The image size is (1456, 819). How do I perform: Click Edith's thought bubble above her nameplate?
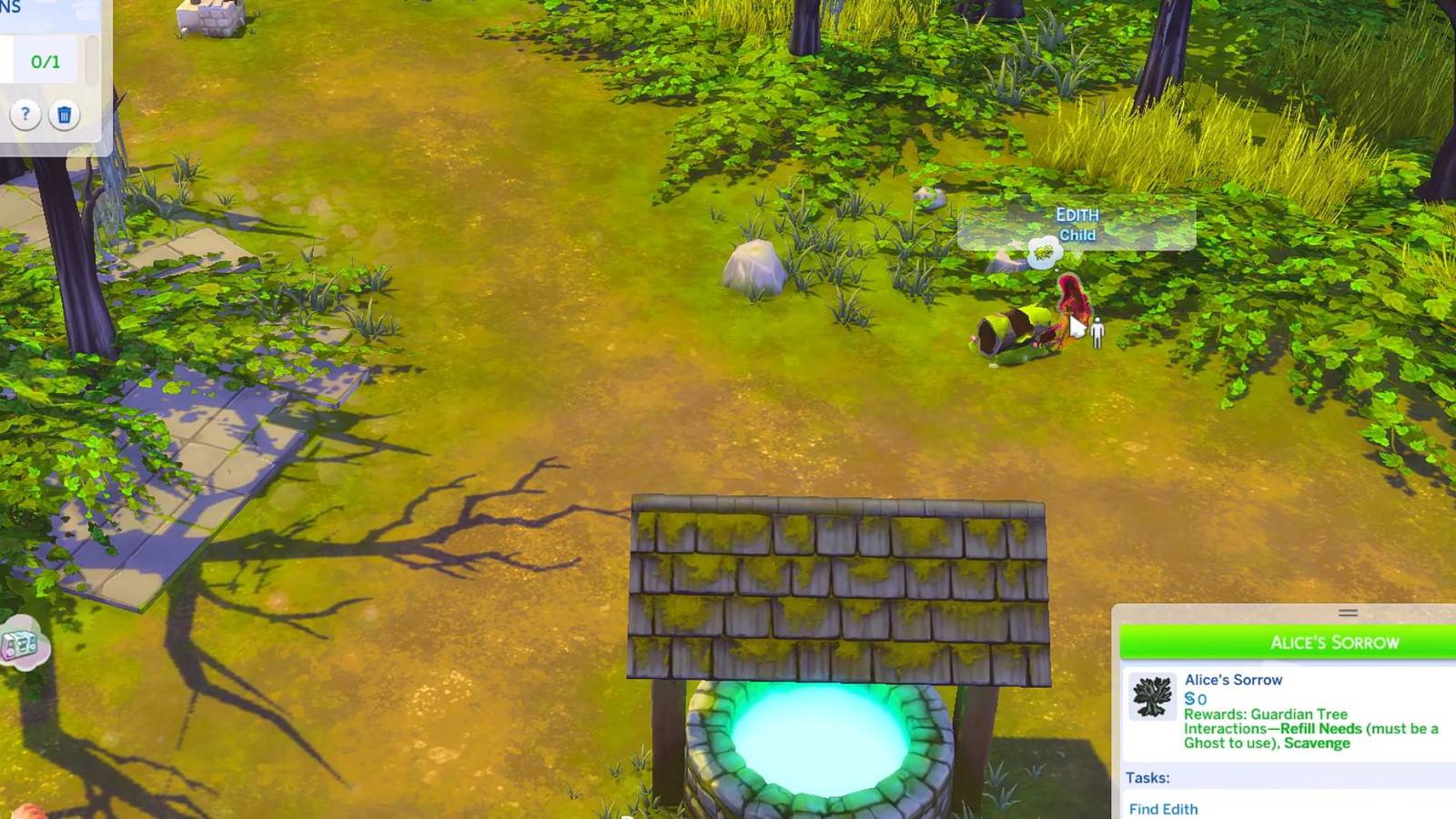click(1044, 252)
